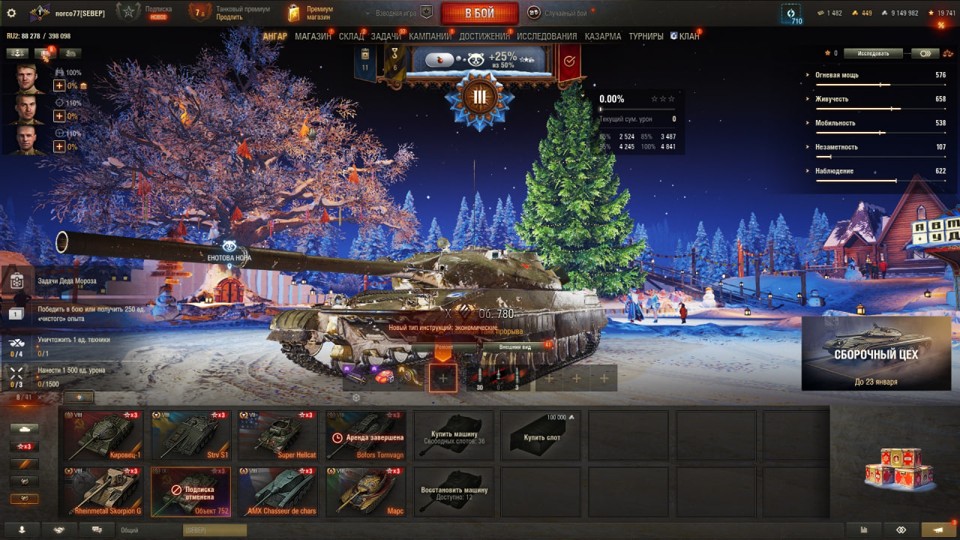Open the Сборочный цех banner
The height and width of the screenshot is (540, 960).
876,353
